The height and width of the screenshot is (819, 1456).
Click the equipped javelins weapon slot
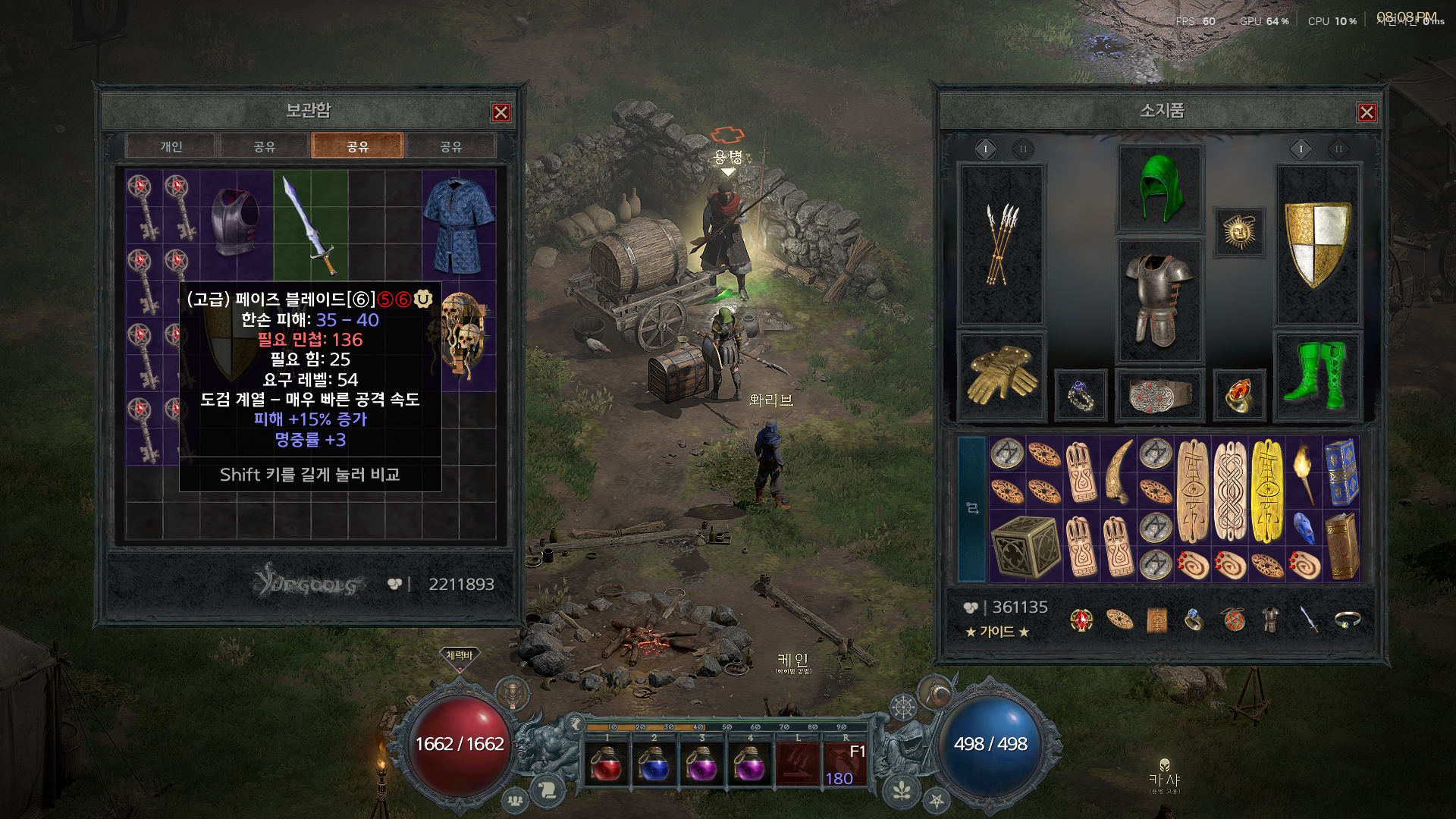[1002, 244]
